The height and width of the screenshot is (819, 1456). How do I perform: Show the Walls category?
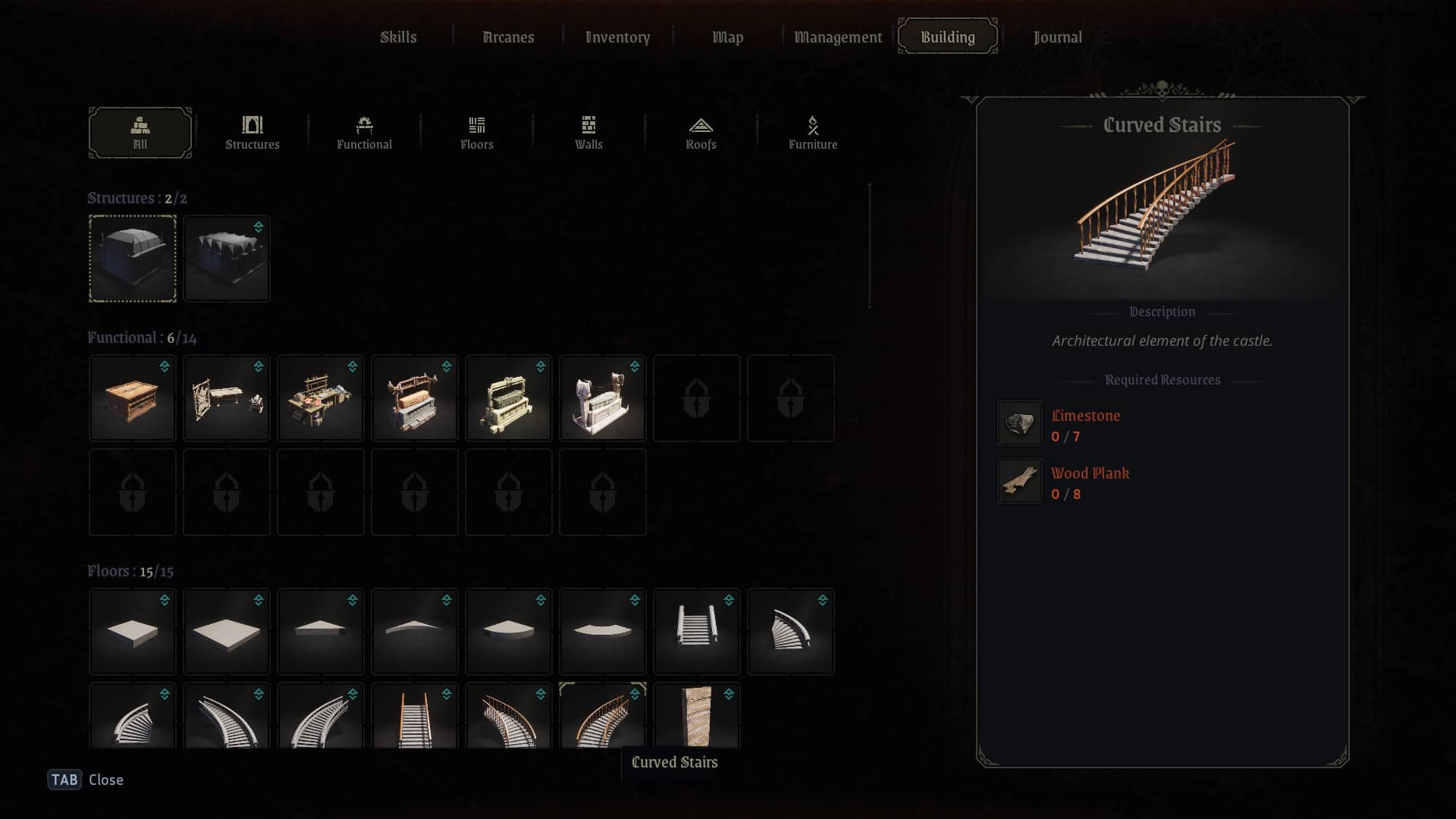click(x=588, y=133)
